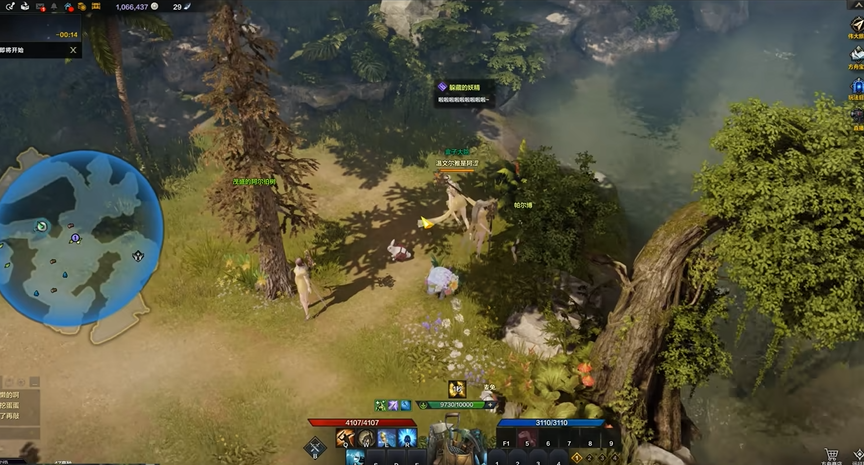Open the notification bell icon

pyautogui.click(x=53, y=6)
